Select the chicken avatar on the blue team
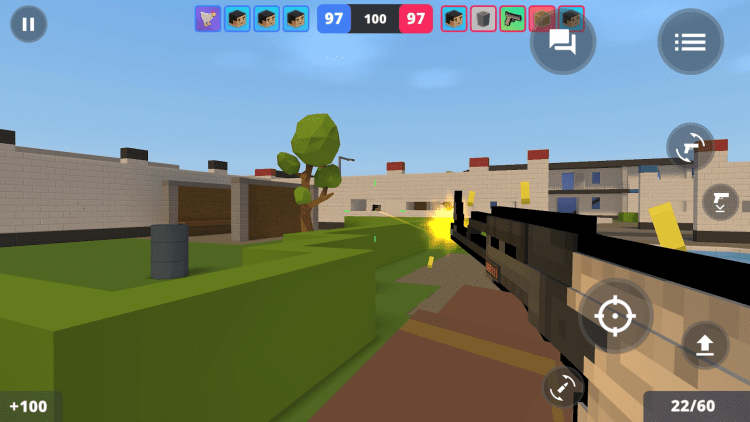This screenshot has width=750, height=422. [208, 19]
